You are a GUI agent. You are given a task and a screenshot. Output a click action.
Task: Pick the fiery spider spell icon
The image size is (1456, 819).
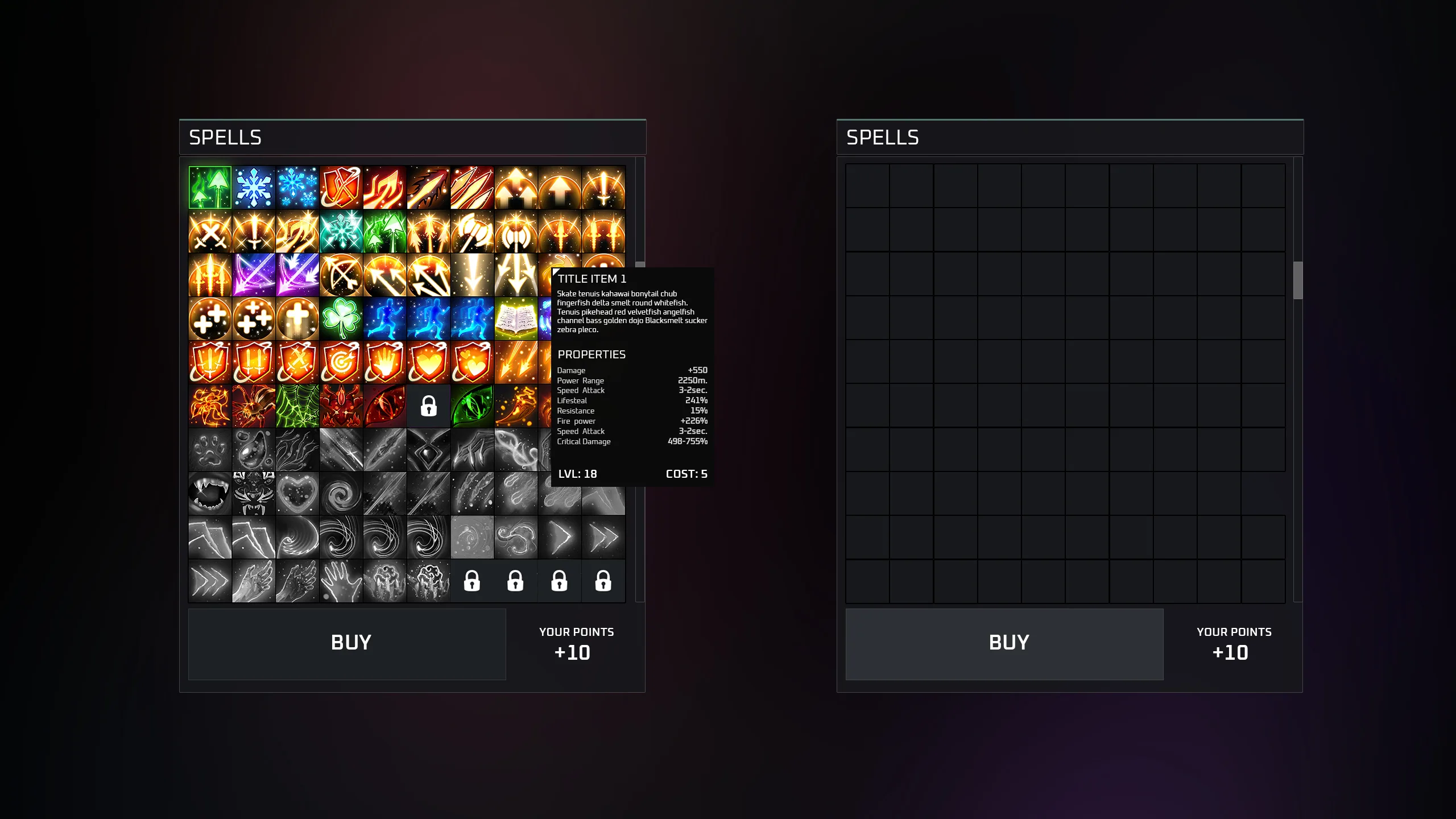pos(254,406)
